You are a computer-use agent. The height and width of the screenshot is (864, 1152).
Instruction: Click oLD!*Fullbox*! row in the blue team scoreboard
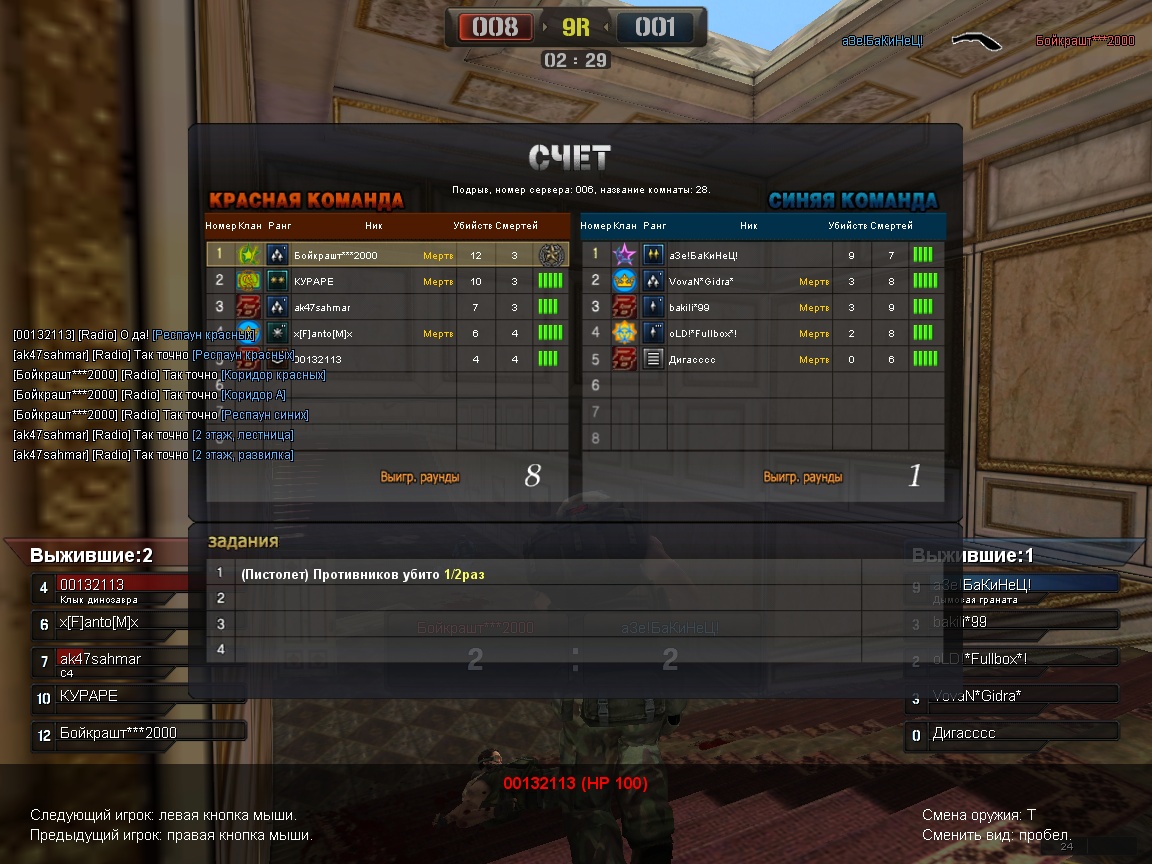(762, 333)
